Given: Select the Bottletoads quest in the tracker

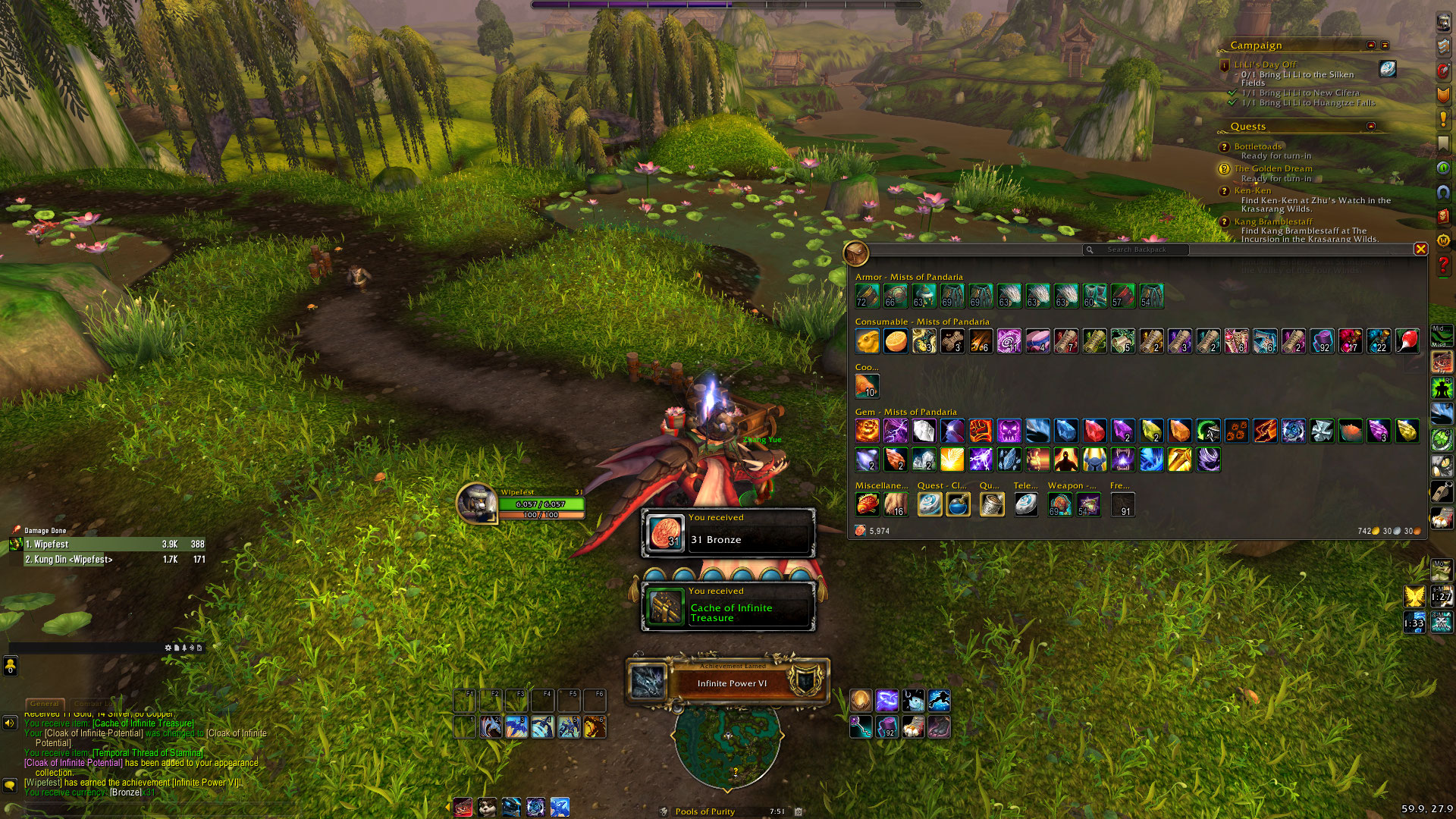Looking at the screenshot, I should click(1257, 146).
